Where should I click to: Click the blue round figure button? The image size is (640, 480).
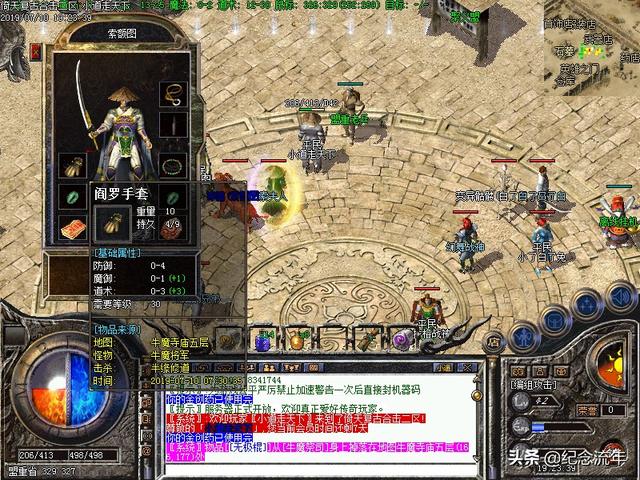coord(521,337)
